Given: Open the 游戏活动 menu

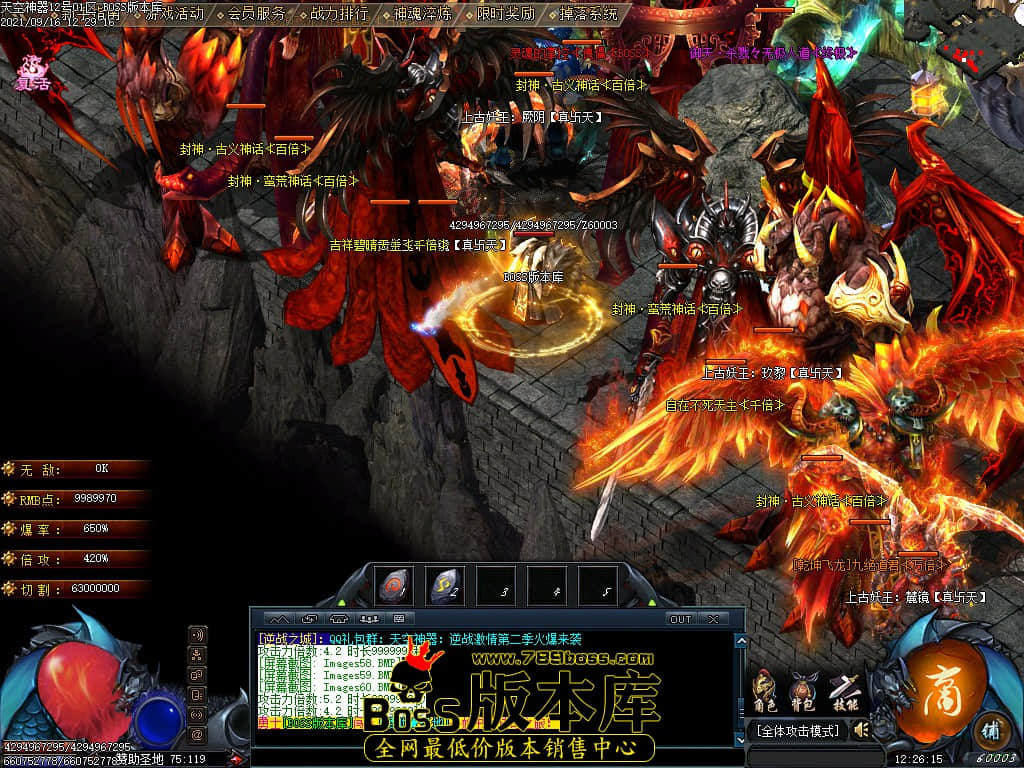Looking at the screenshot, I should pos(174,14).
